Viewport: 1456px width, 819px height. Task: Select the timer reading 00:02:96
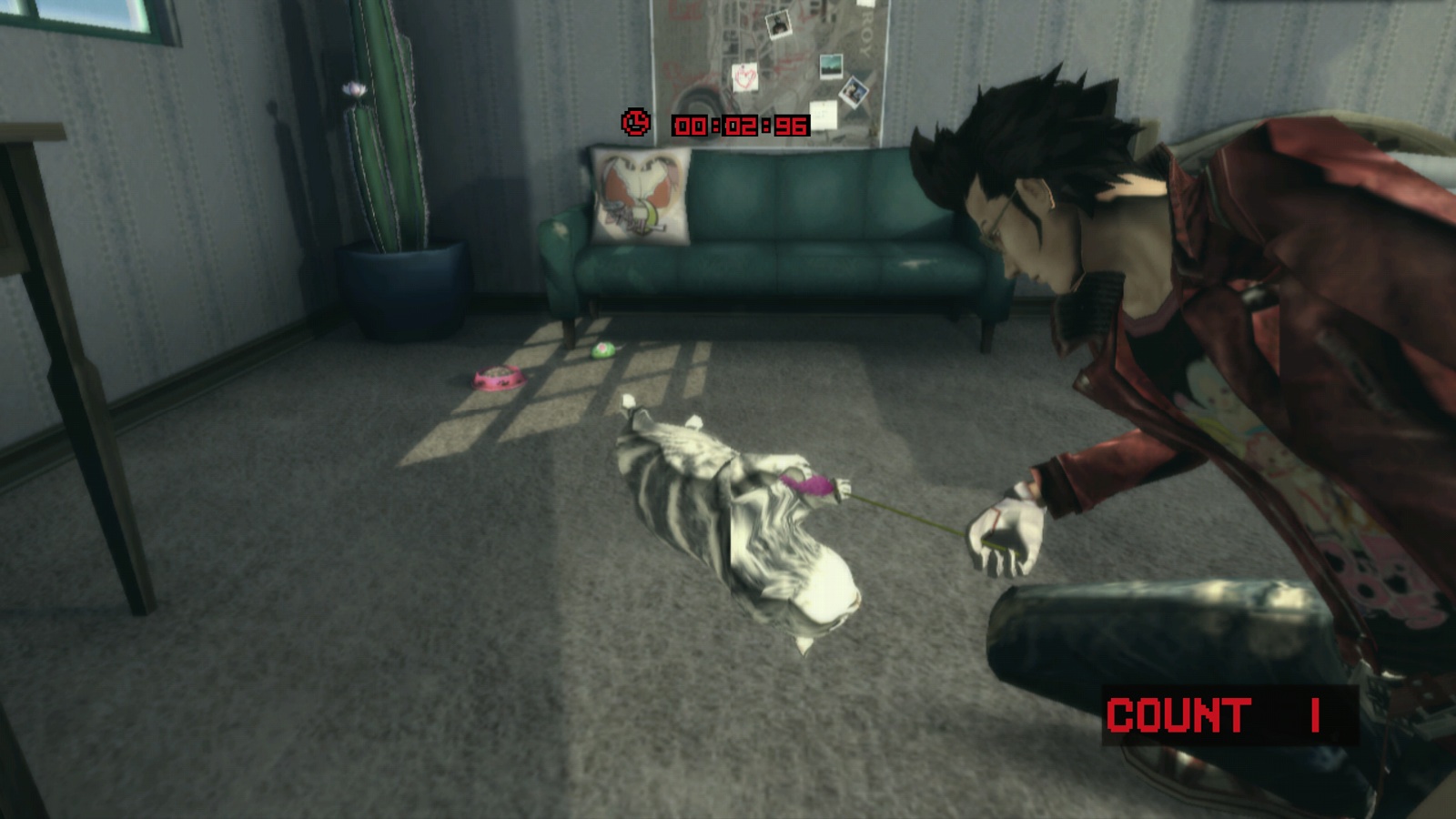pos(737,124)
